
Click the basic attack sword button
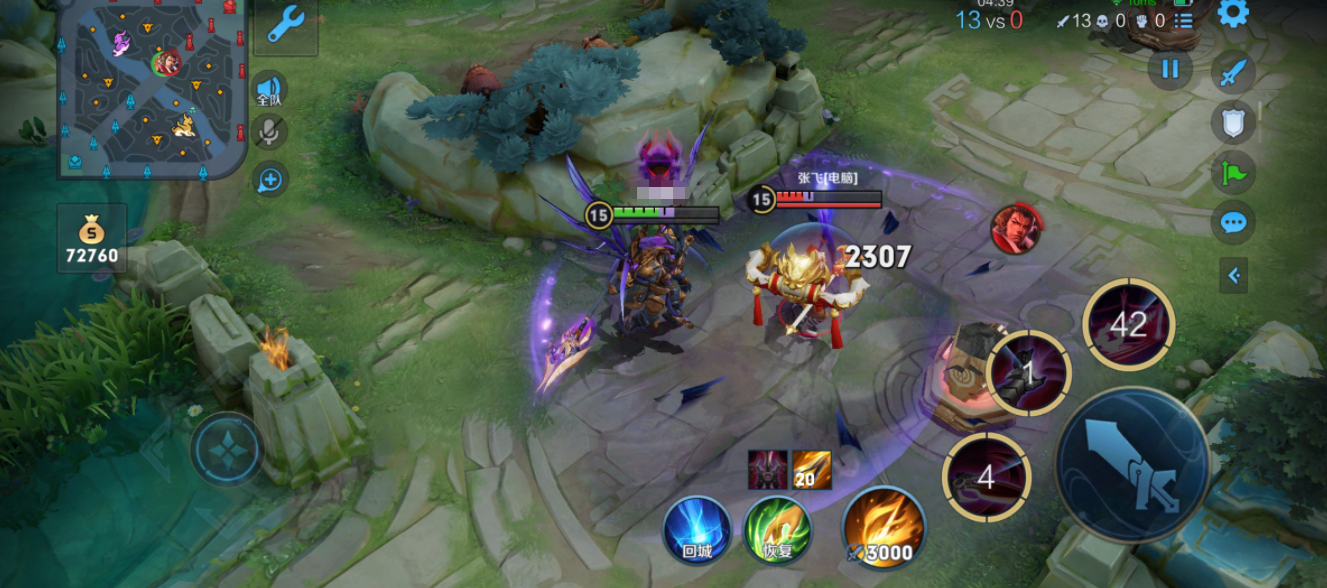tap(1132, 466)
